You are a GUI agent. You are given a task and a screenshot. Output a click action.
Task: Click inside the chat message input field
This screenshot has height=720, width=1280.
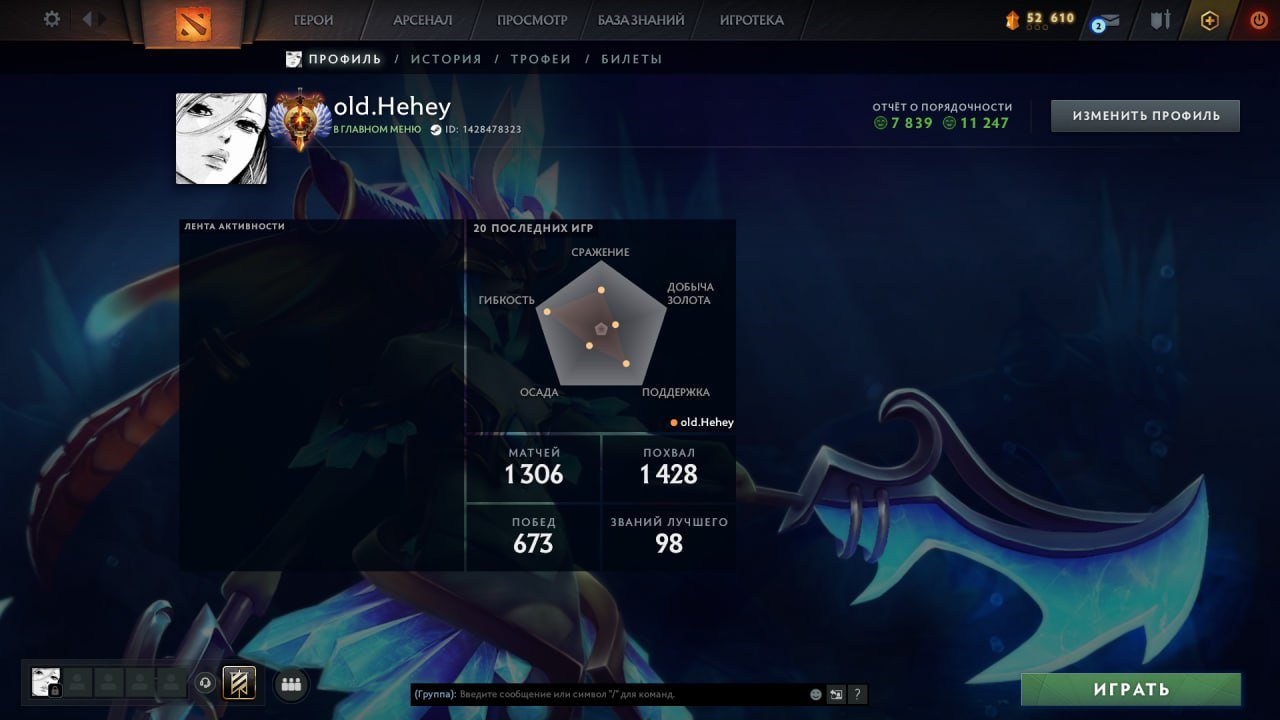point(600,694)
